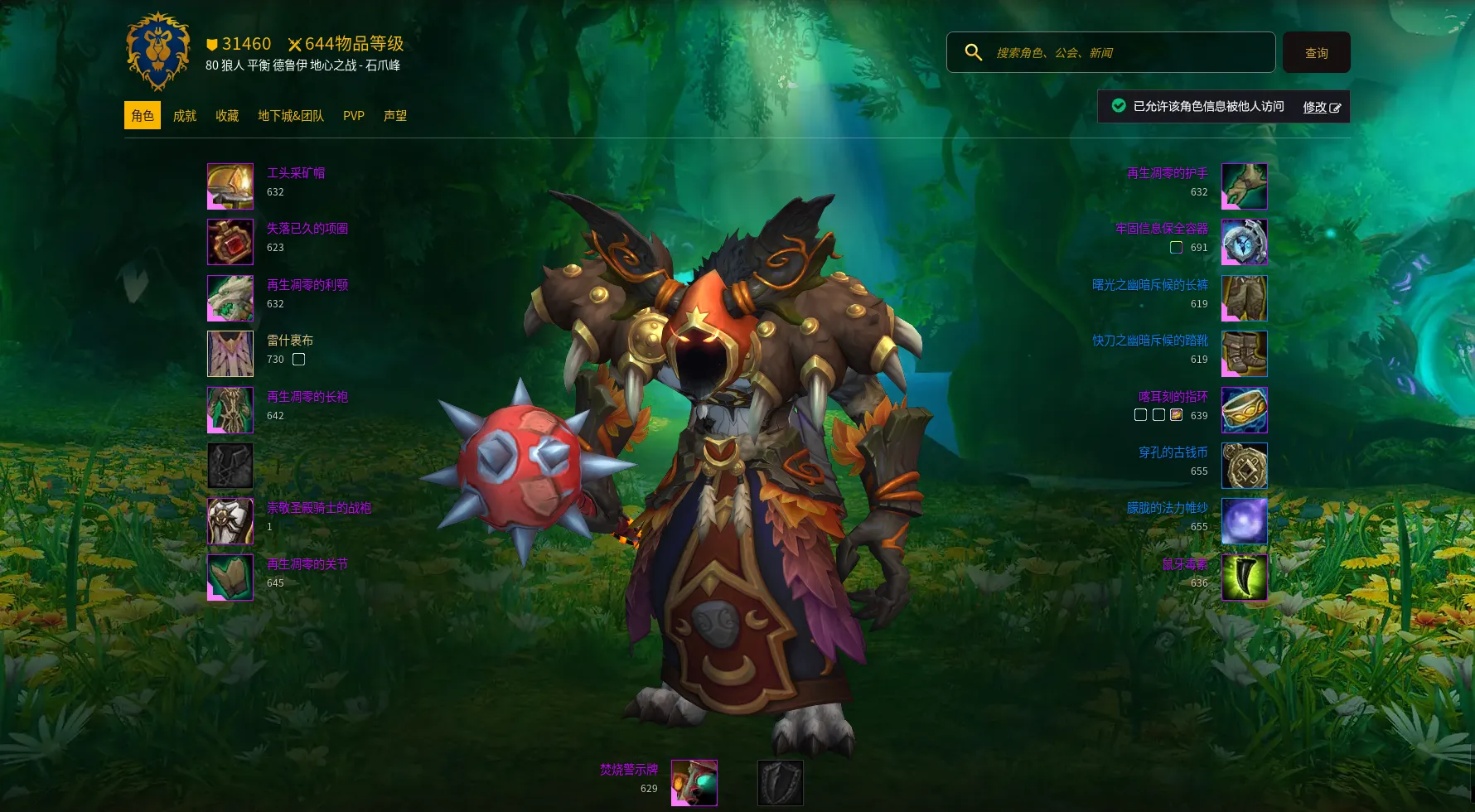Switch to the PVP tab
1475x812 pixels.
354,116
